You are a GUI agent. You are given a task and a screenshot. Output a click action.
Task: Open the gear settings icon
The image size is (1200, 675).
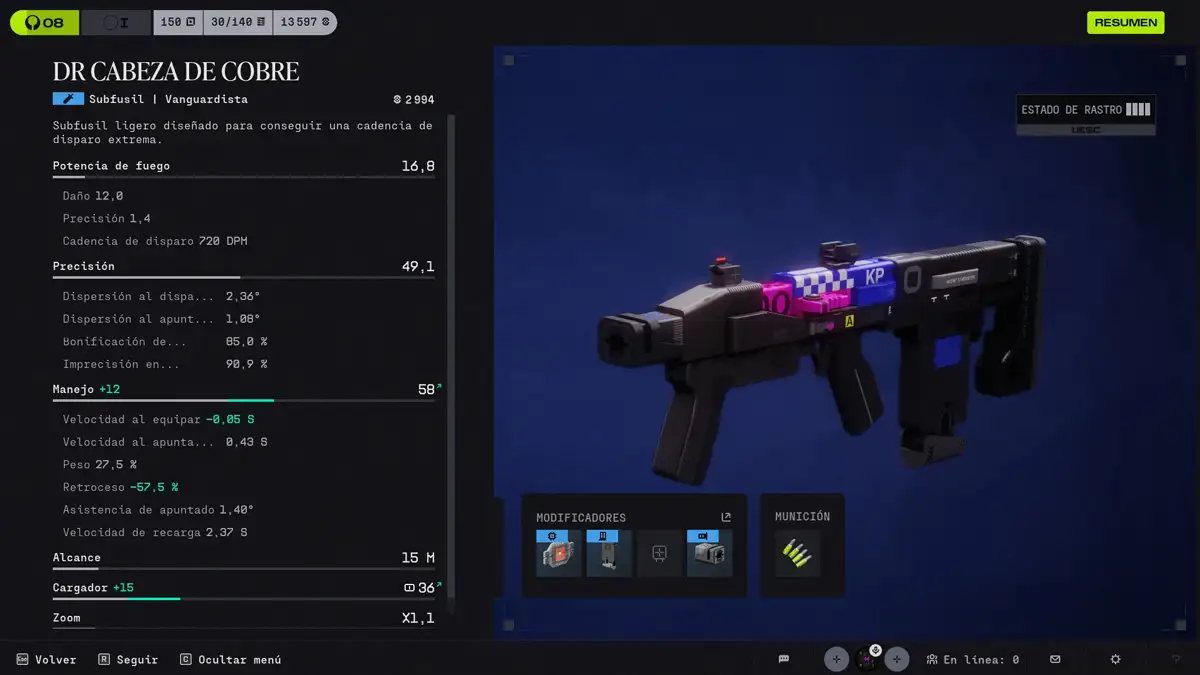1116,659
